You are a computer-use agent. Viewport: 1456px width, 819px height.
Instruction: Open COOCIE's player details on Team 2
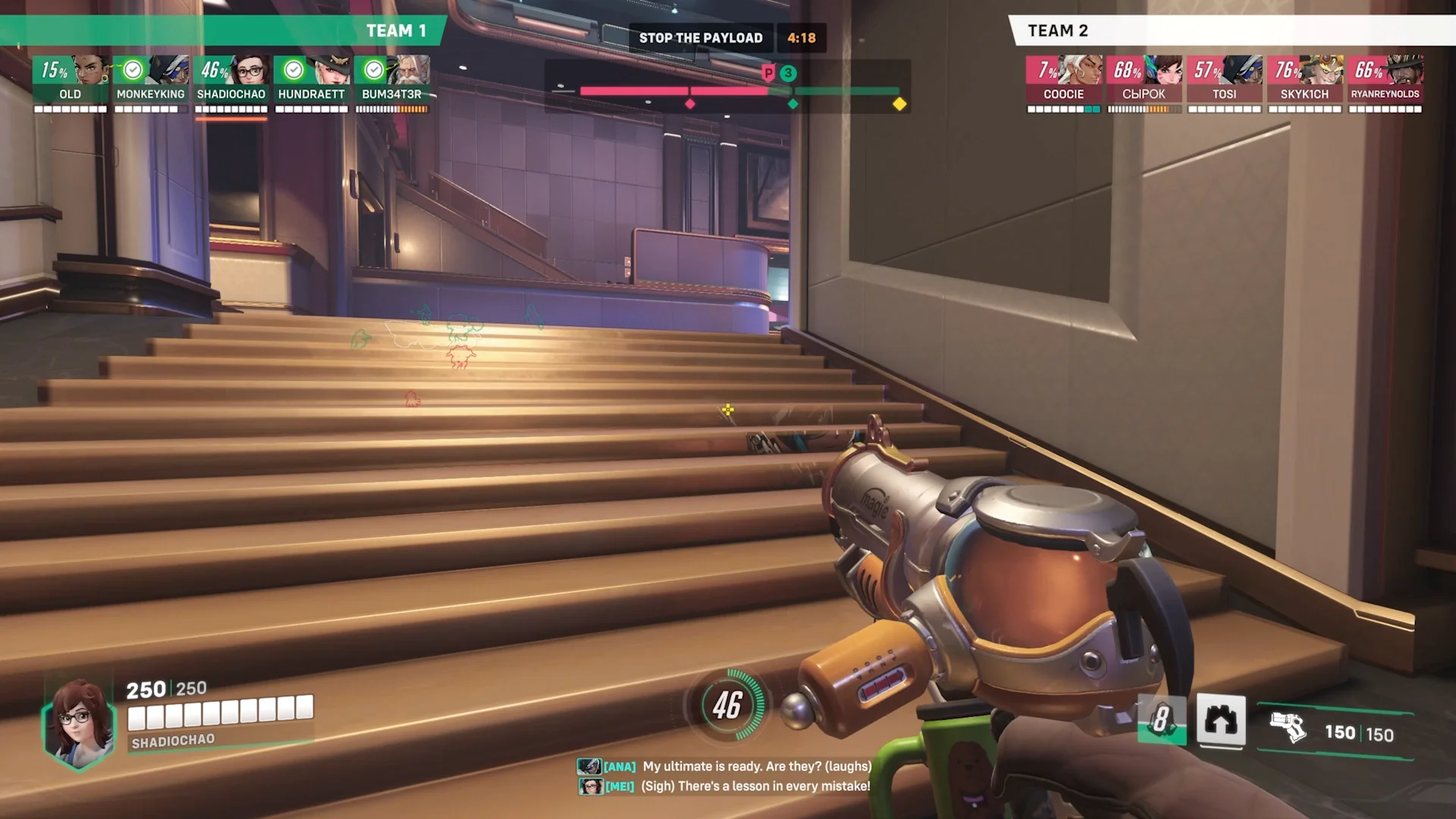tap(1064, 83)
